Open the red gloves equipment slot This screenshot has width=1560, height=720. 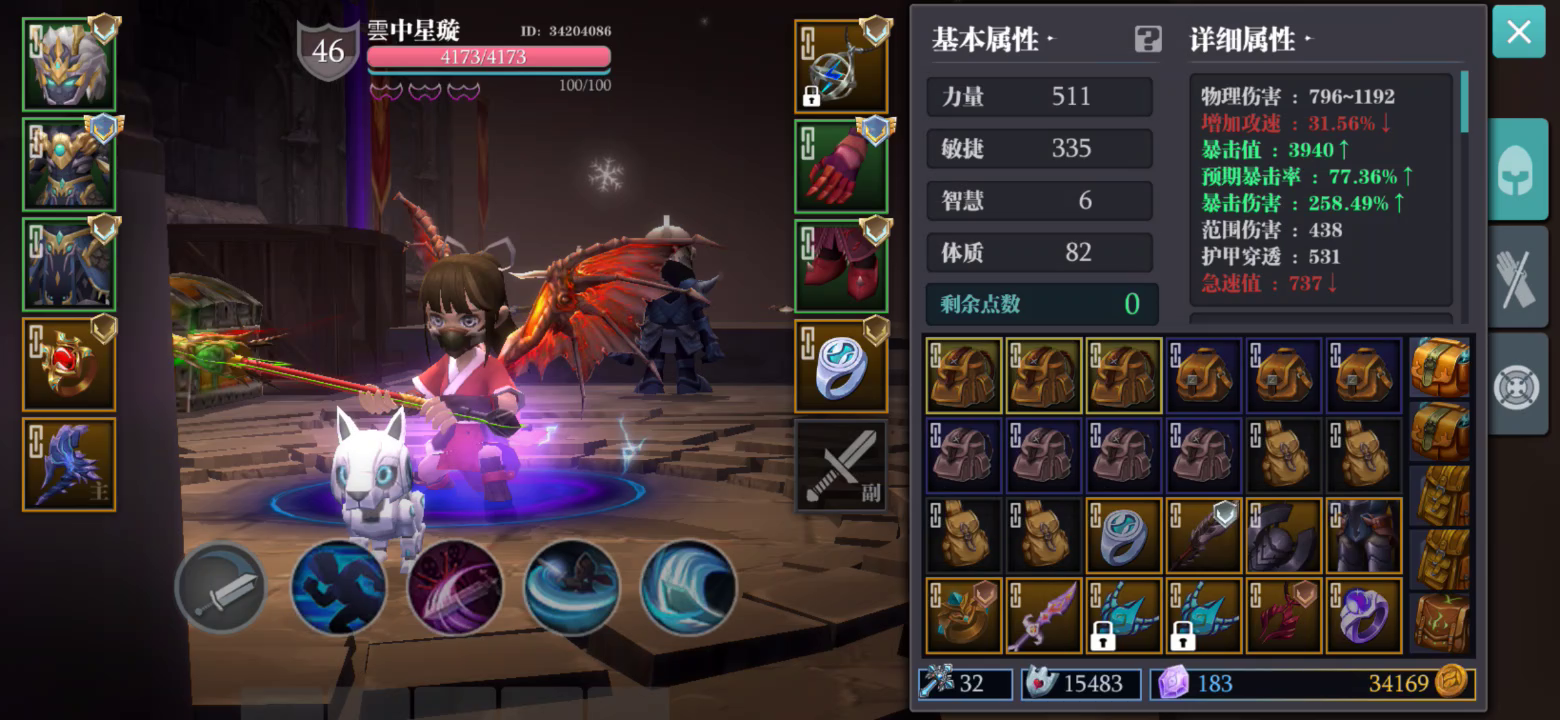point(840,166)
